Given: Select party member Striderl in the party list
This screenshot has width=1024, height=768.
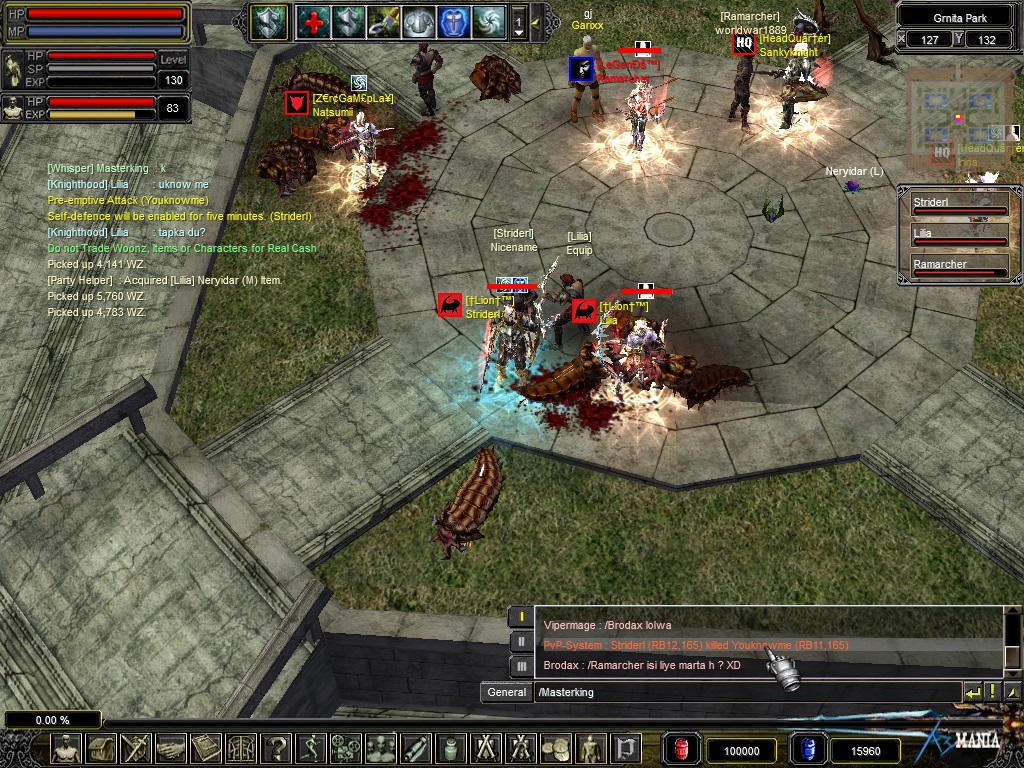Looking at the screenshot, I should click(958, 206).
